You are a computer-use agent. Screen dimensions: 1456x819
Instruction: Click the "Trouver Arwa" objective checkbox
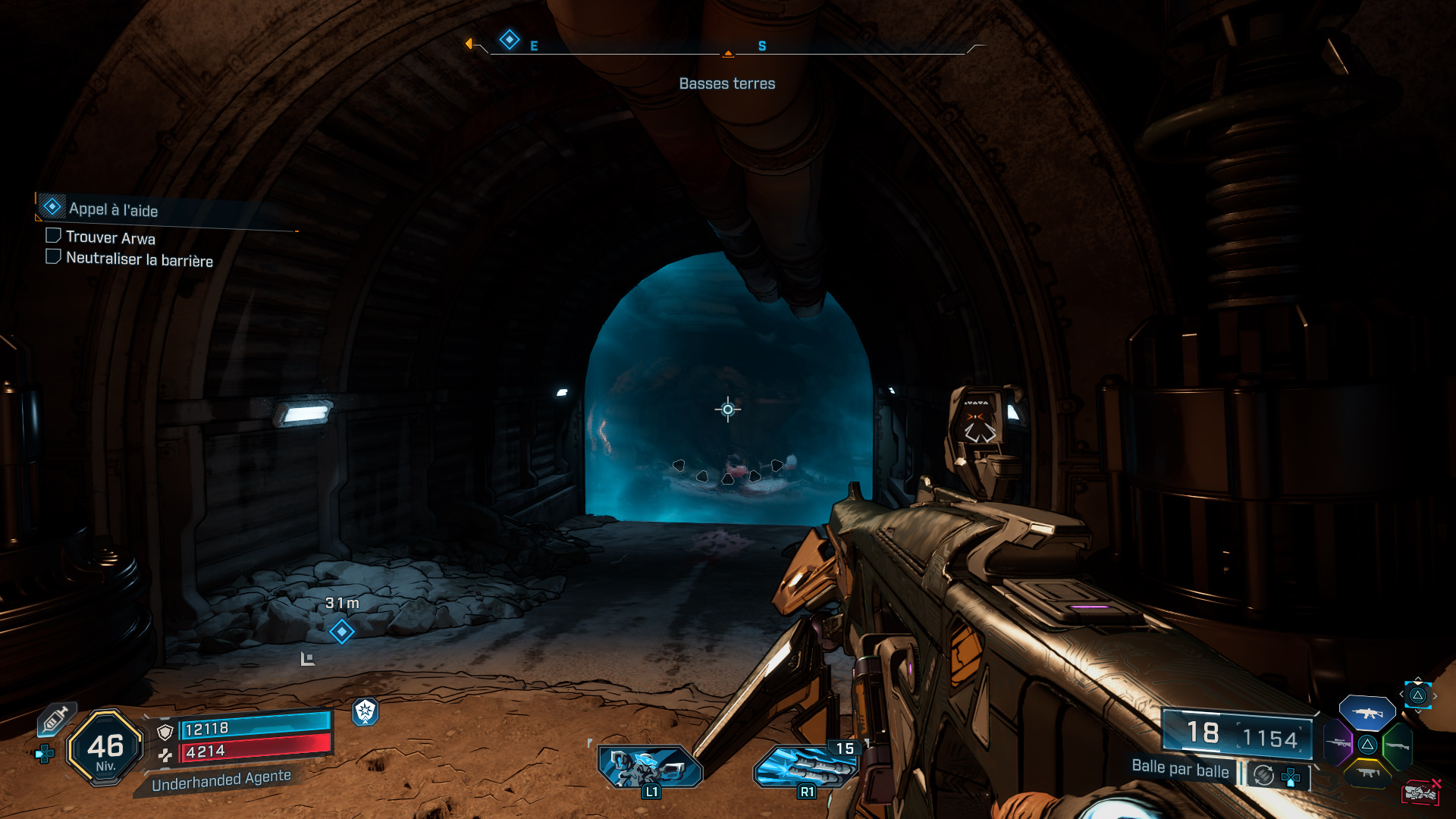pos(53,236)
